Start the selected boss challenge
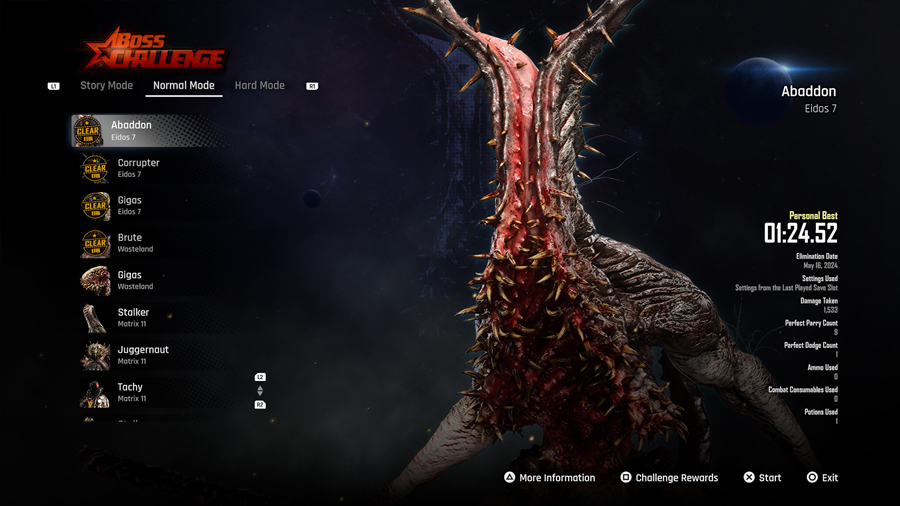This screenshot has width=900, height=506. point(762,478)
